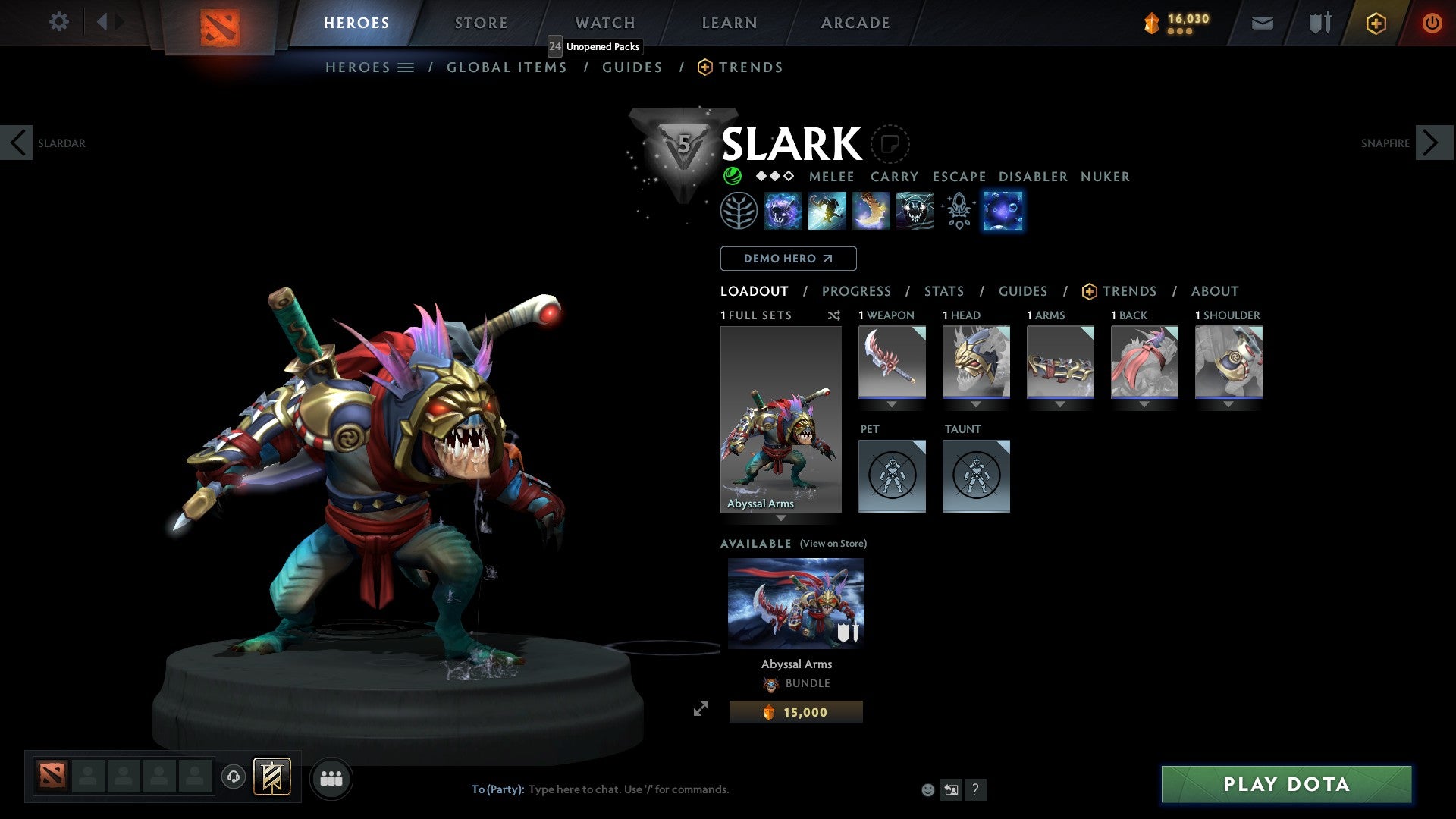
Task: Click the smiley emoticon toggle near chat
Action: click(927, 789)
